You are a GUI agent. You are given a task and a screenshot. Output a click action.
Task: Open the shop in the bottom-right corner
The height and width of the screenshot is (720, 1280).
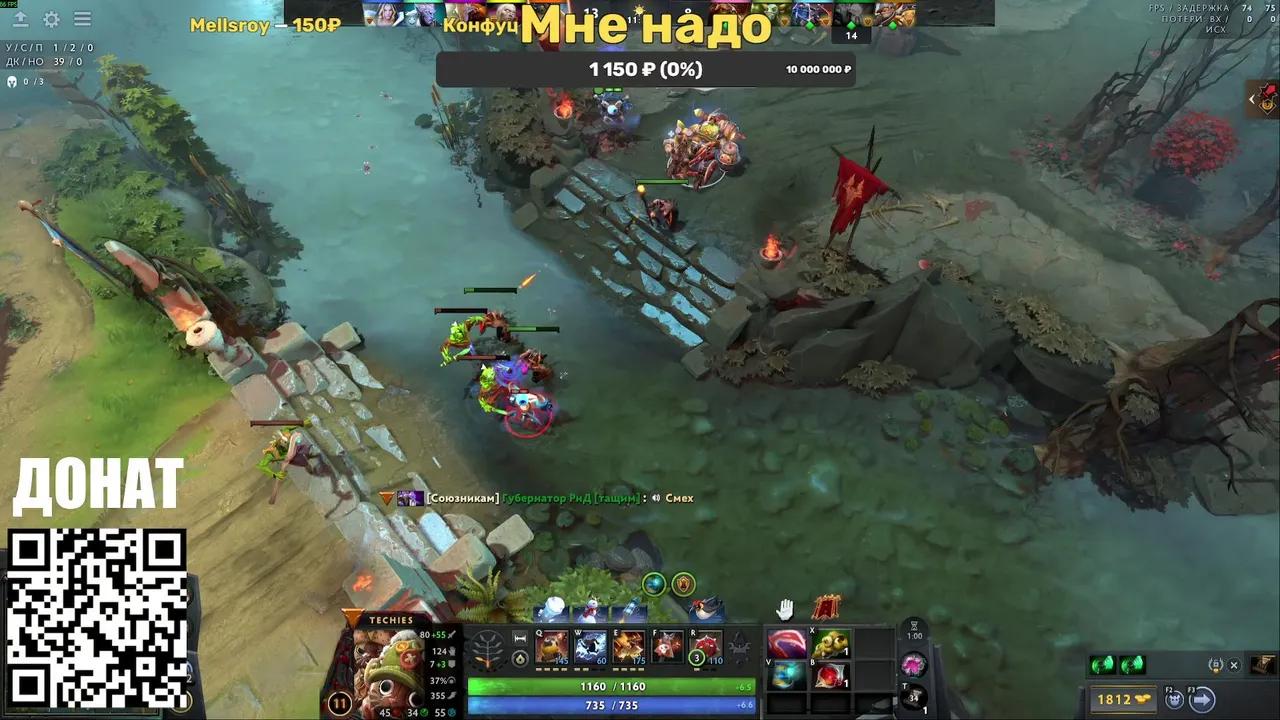(1264, 665)
